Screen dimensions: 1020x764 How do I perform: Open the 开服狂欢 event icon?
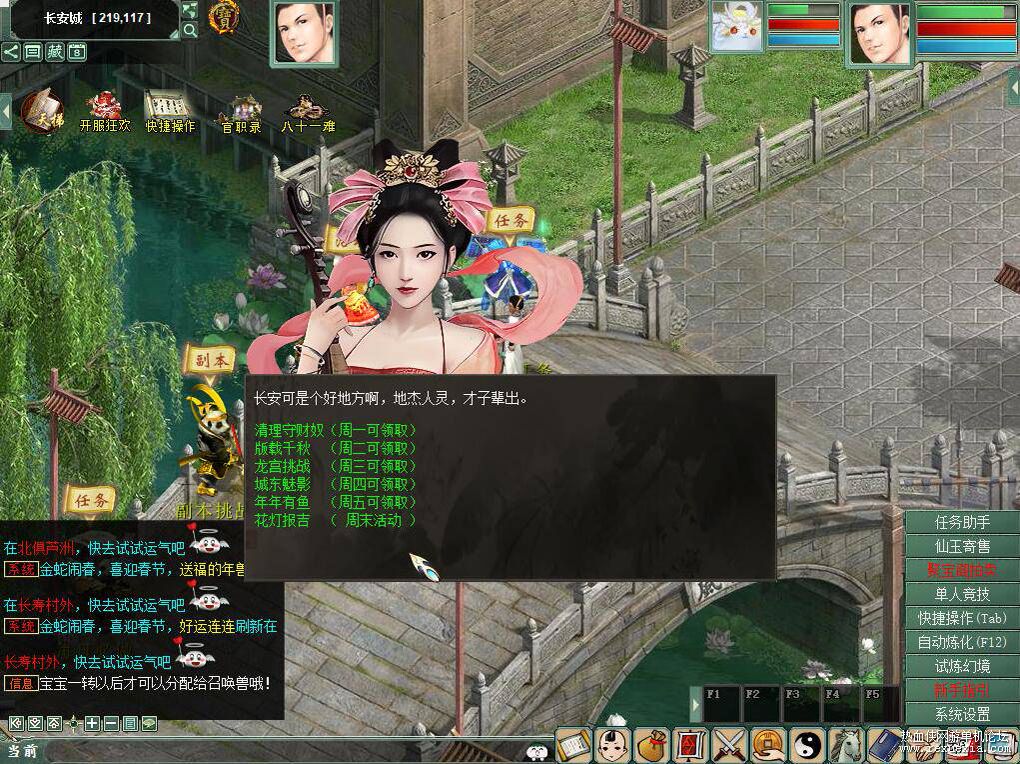pos(104,109)
